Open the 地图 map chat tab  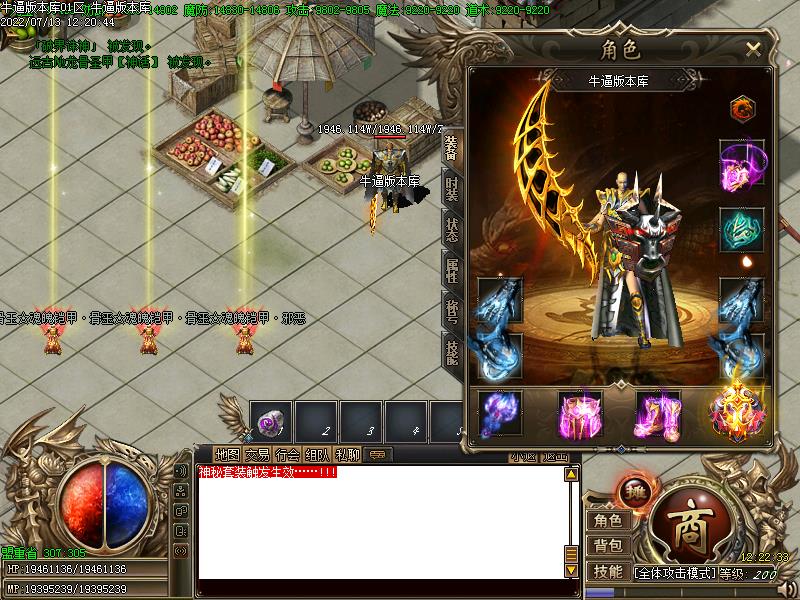tap(227, 454)
